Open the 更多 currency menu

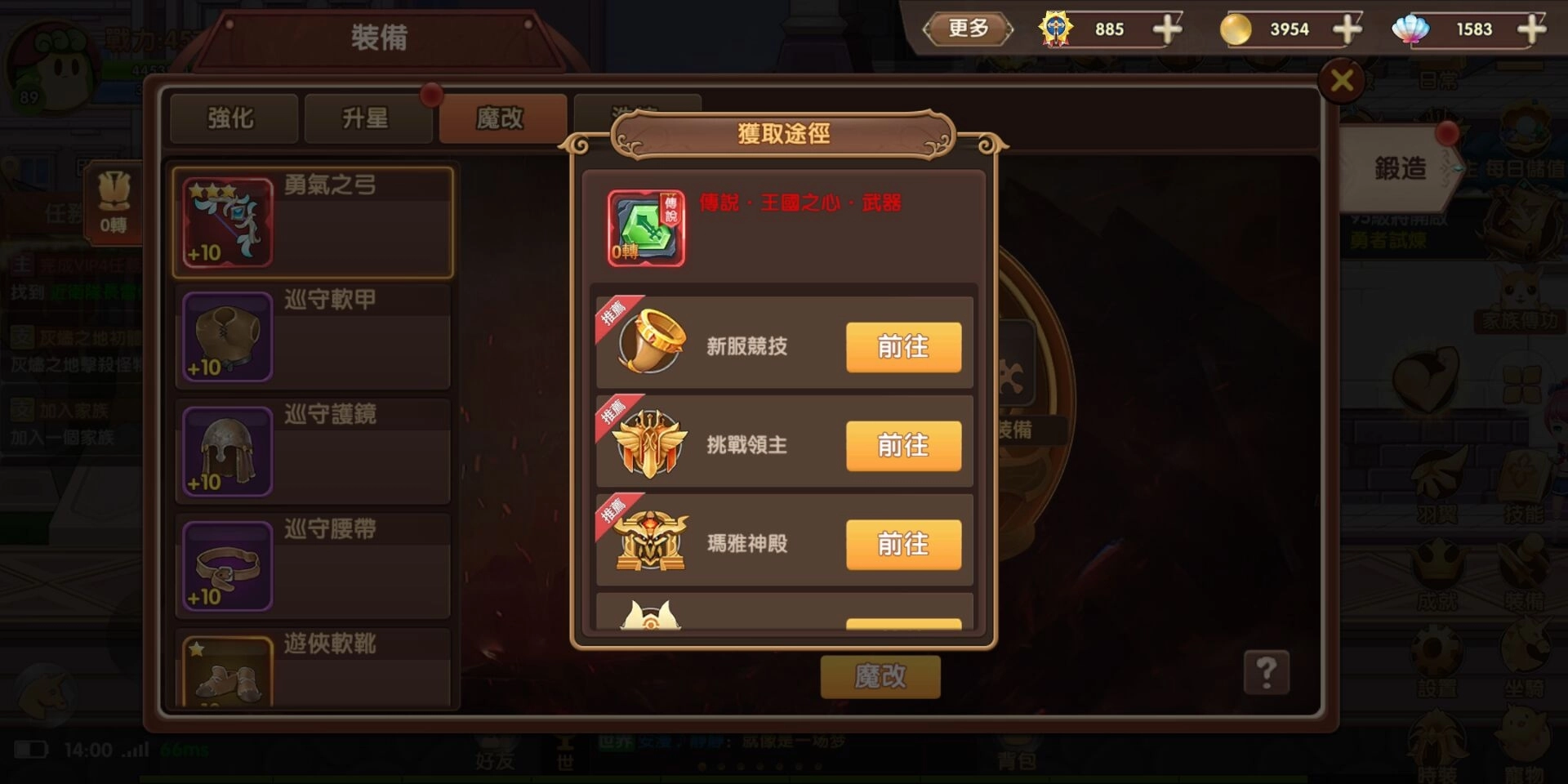[969, 29]
